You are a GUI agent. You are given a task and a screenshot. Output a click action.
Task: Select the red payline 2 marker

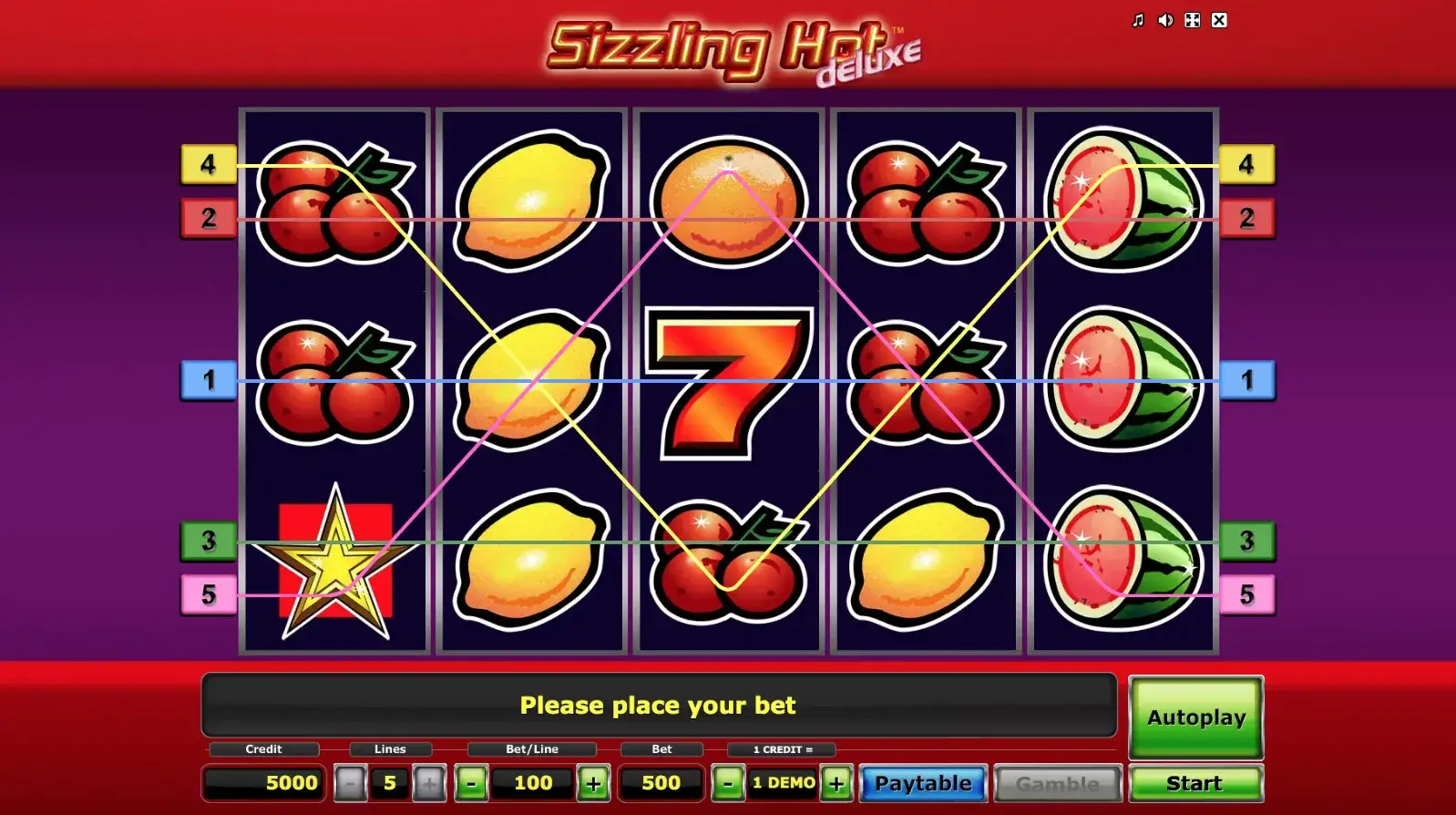pos(209,218)
